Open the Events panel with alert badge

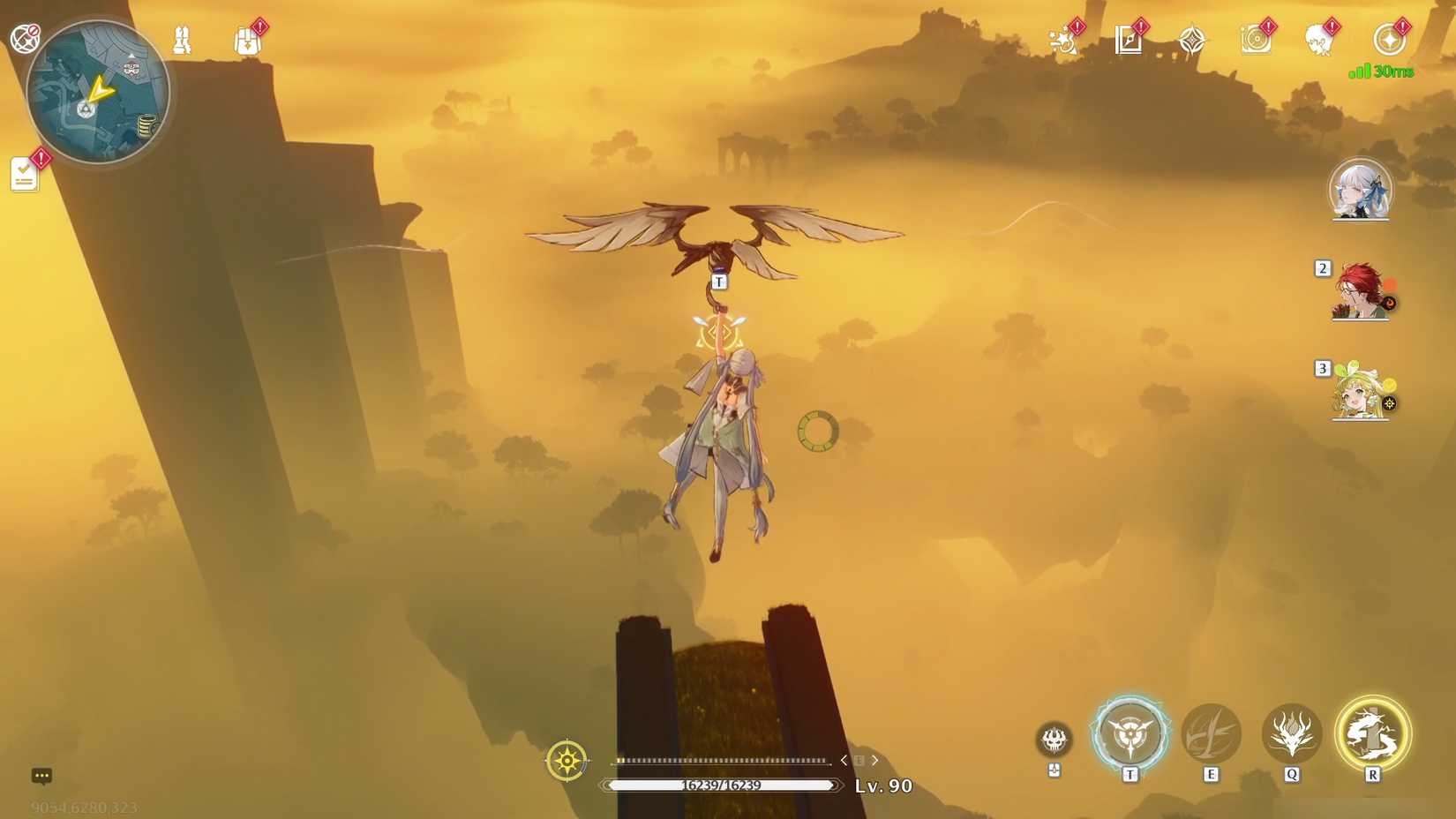pyautogui.click(x=1062, y=39)
